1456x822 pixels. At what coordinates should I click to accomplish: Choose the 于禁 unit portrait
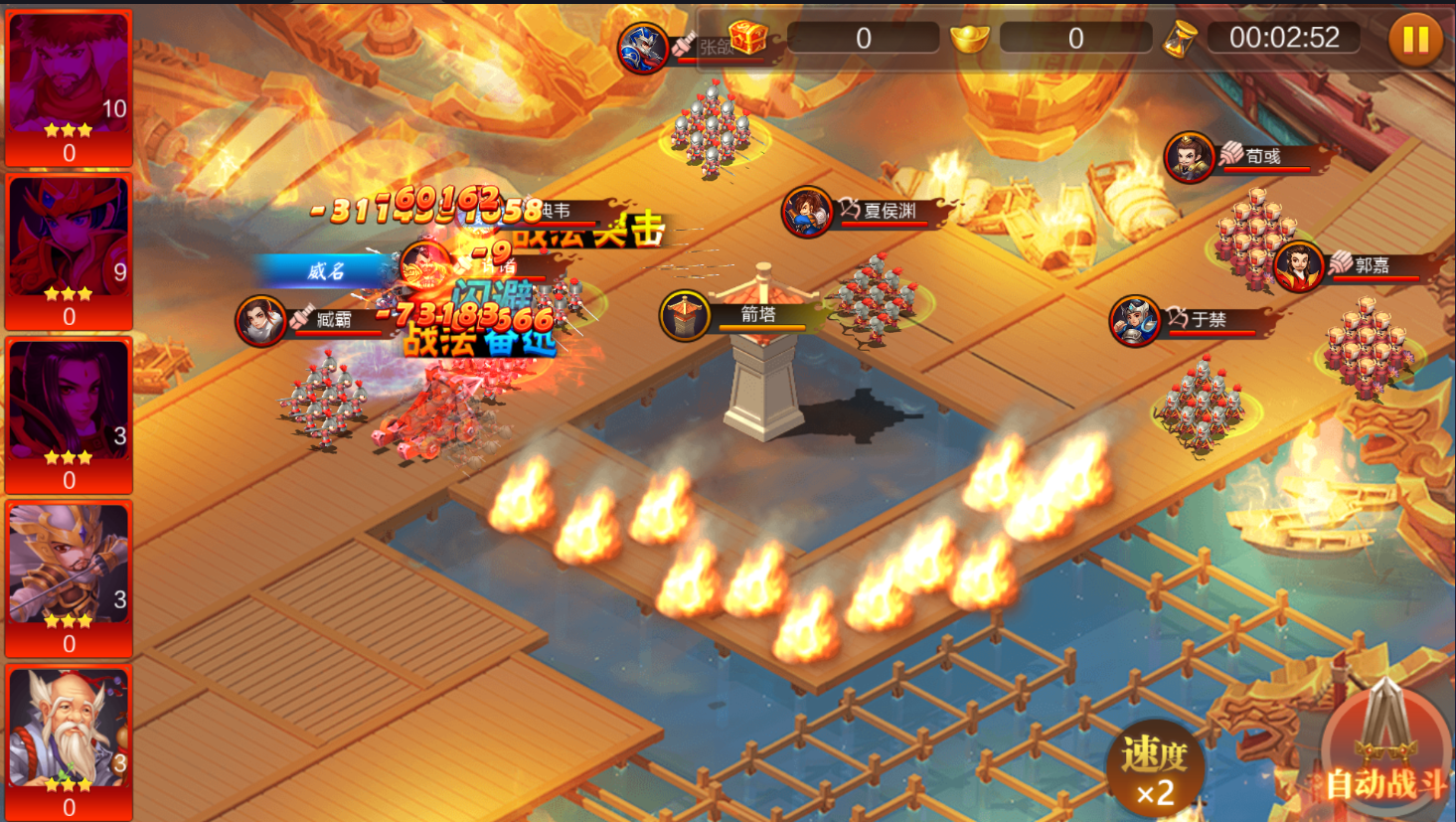1134,320
